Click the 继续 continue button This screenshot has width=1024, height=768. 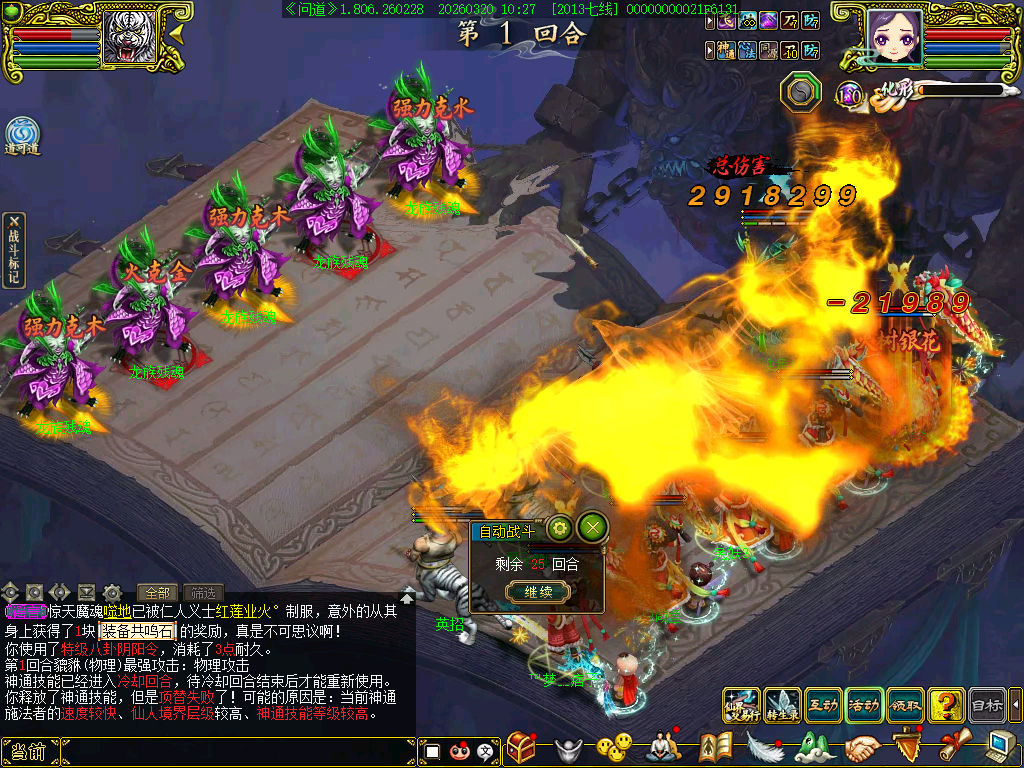coord(538,592)
